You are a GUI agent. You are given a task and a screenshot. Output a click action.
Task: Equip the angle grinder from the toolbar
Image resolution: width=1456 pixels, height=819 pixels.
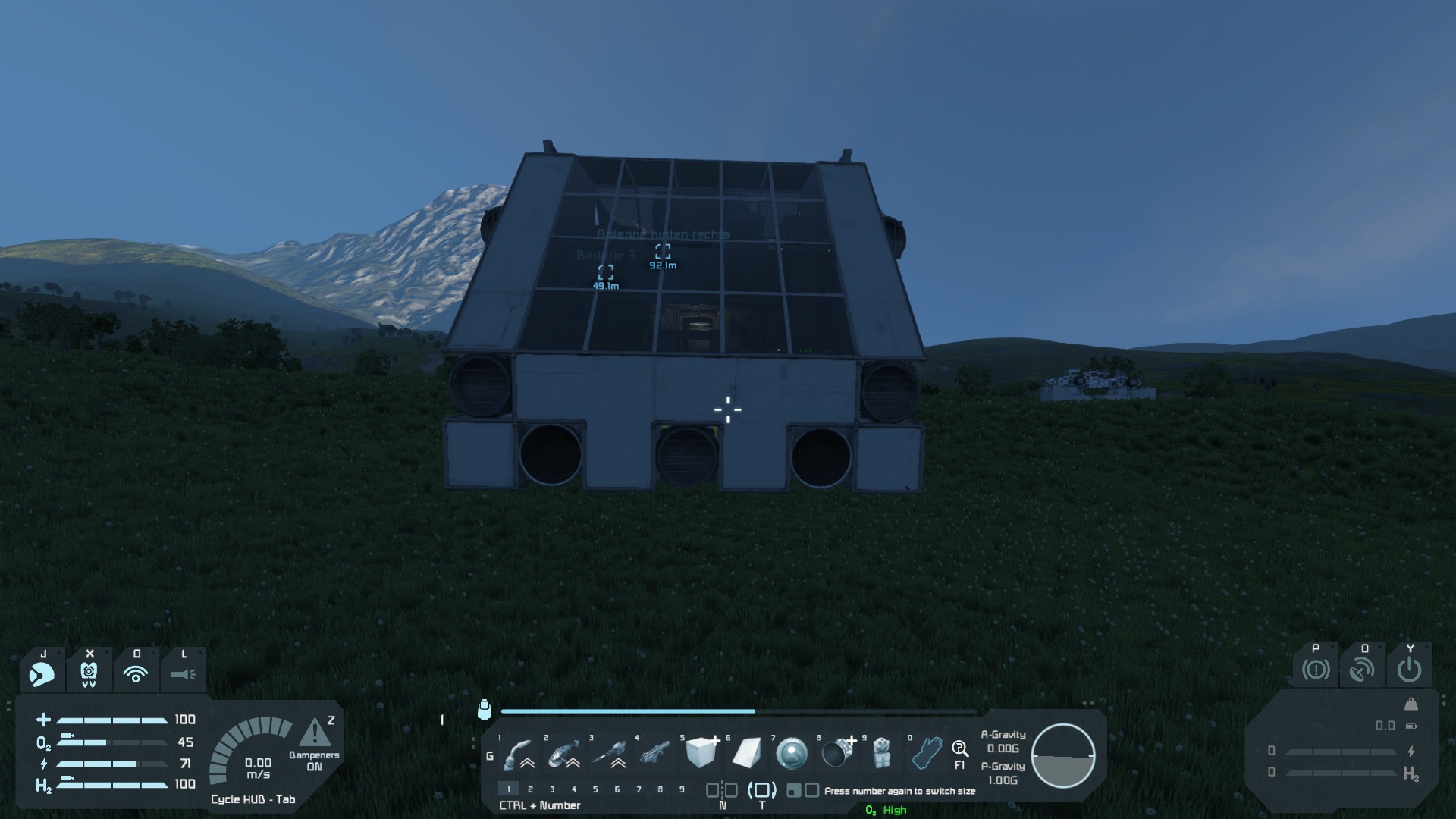point(563,753)
